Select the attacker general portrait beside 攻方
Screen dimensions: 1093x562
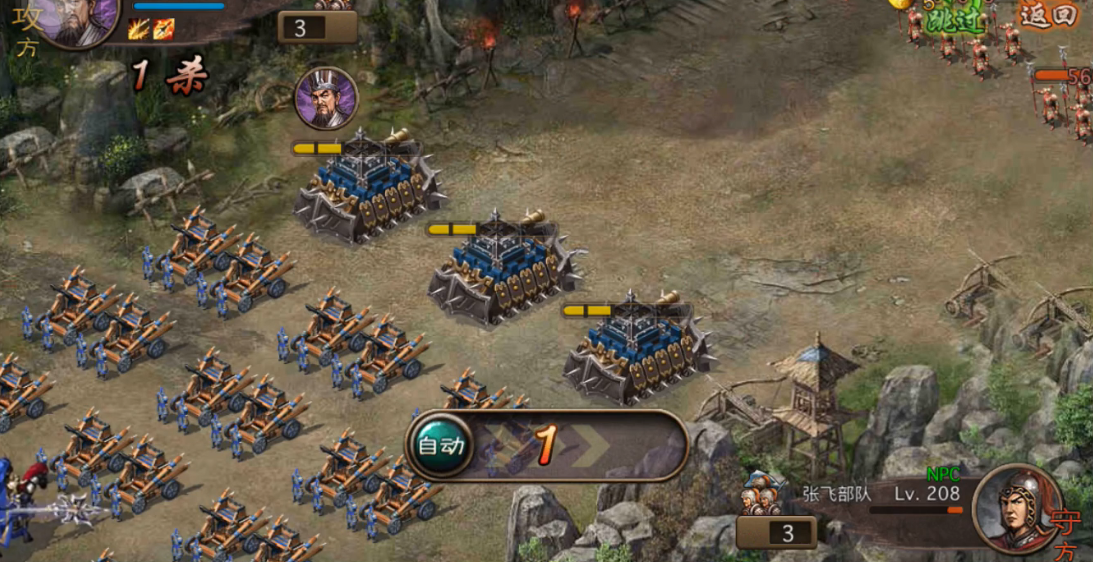(x=78, y=20)
